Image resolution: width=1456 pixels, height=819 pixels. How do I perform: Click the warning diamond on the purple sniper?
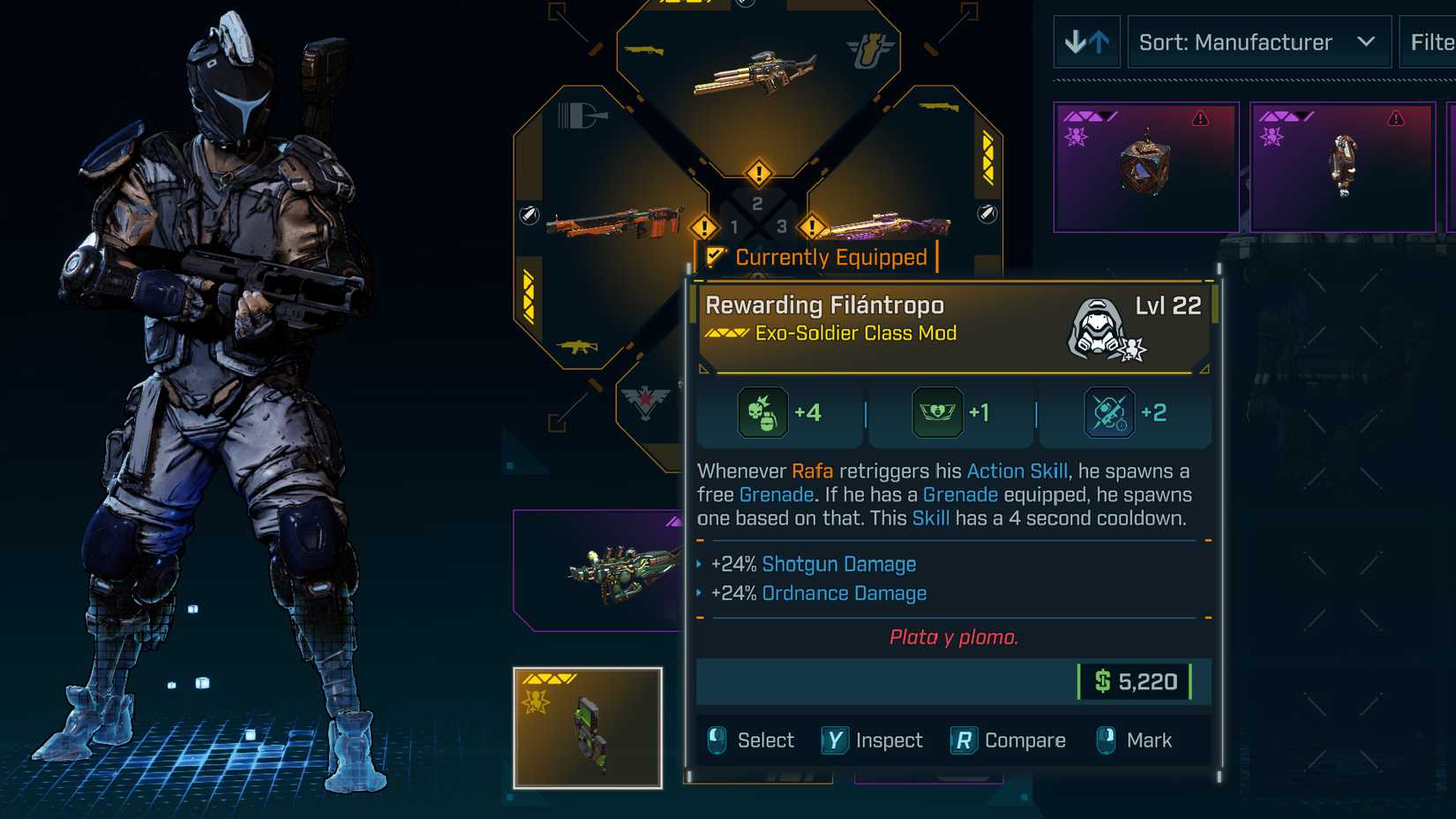811,227
